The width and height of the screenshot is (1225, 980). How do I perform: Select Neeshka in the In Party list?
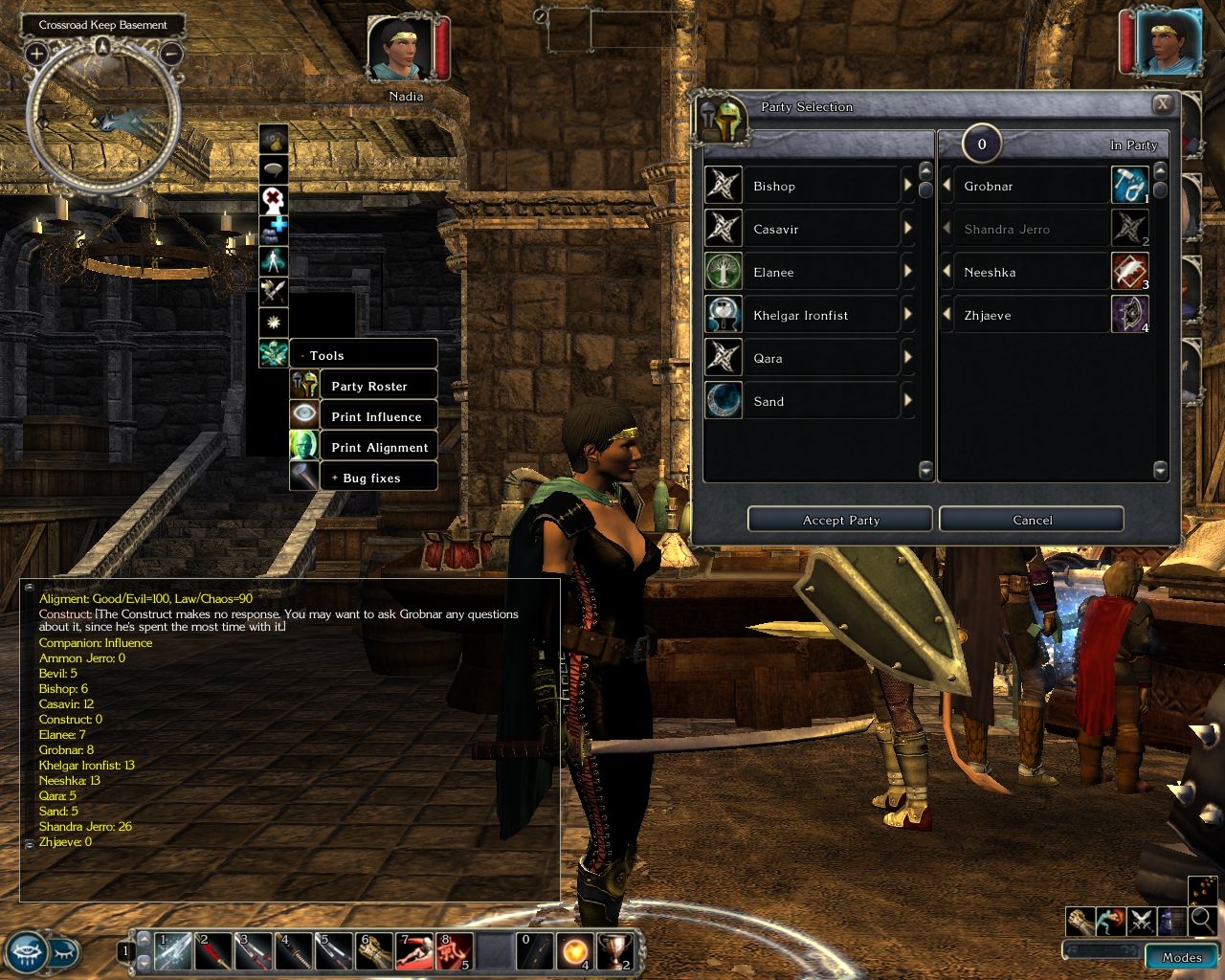point(1024,272)
